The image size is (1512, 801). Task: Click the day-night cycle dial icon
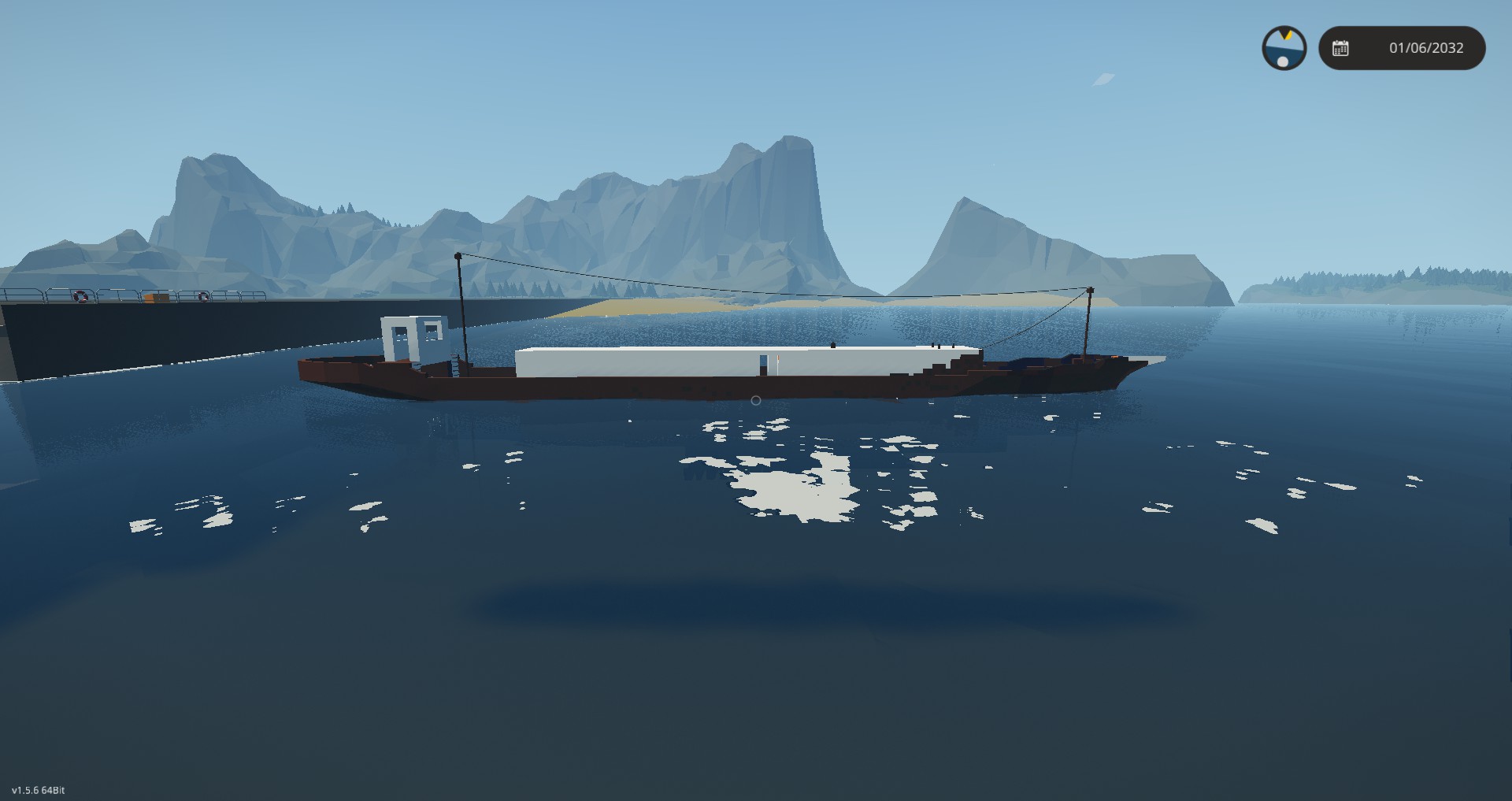click(1284, 48)
